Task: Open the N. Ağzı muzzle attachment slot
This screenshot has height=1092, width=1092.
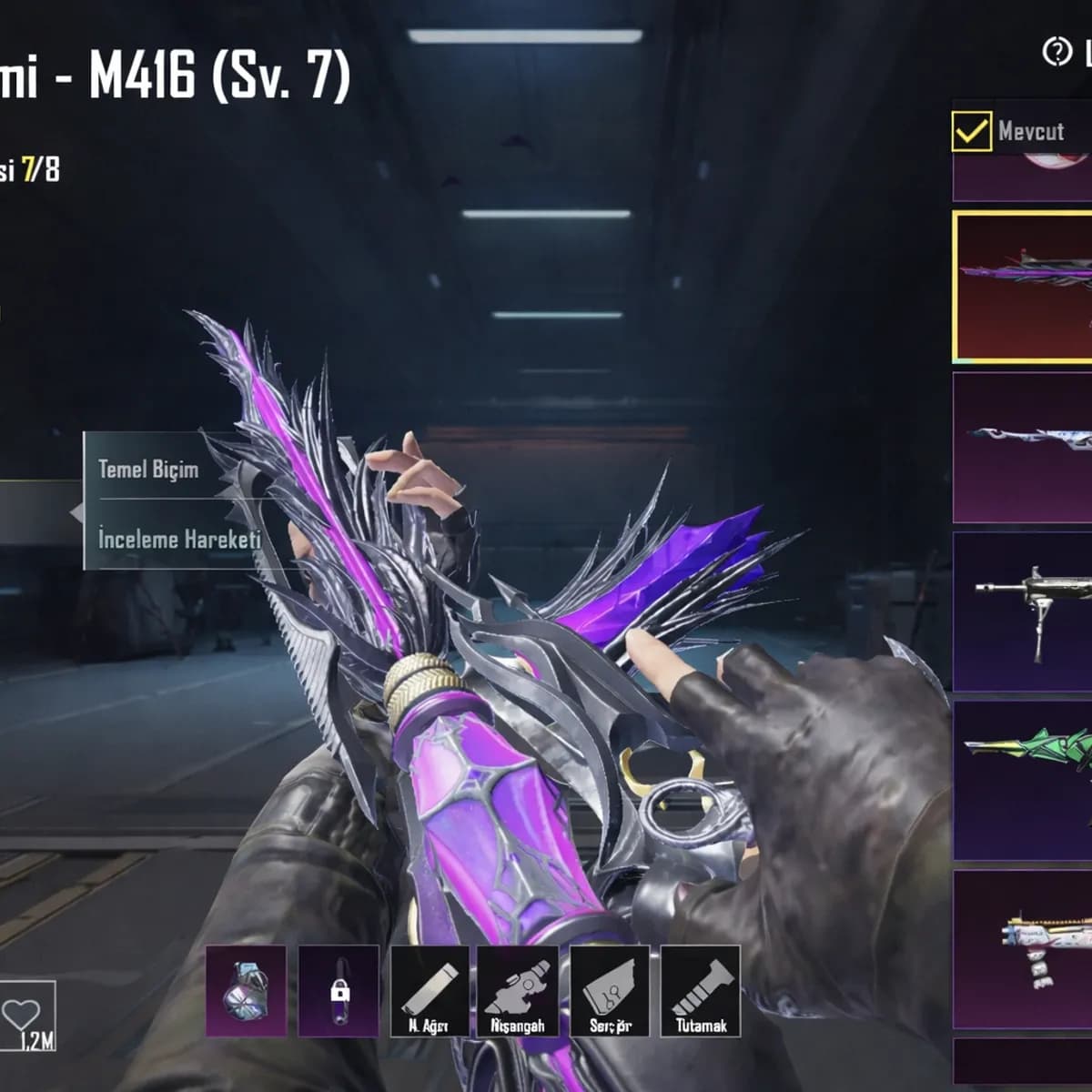Action: (430, 991)
